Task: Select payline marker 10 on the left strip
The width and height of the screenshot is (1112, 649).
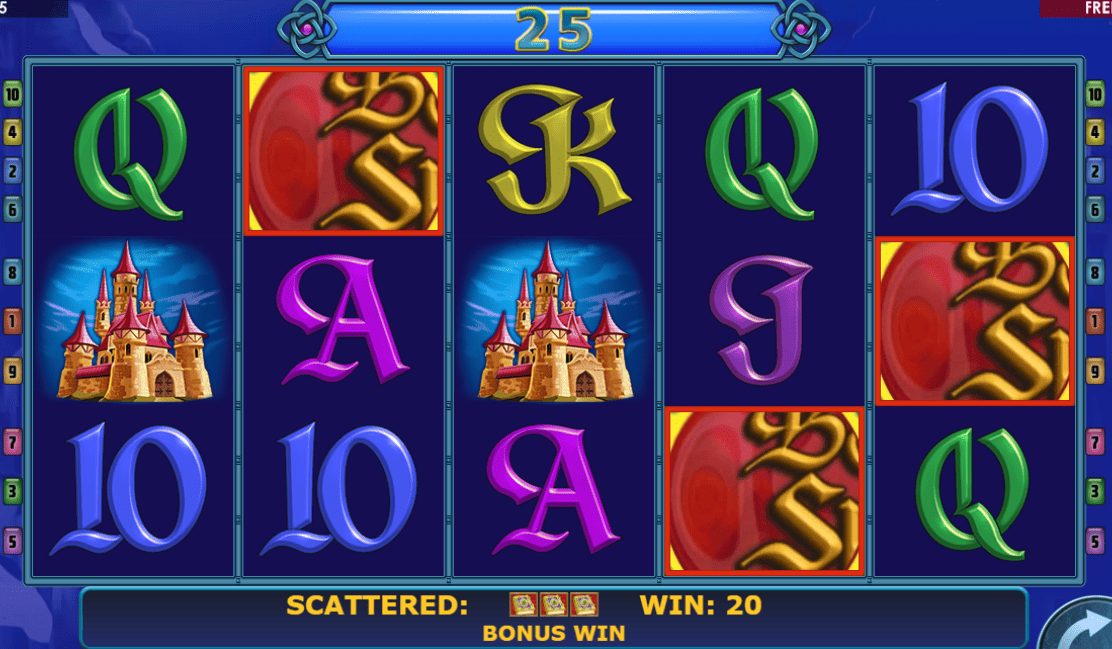Action: [x=13, y=96]
